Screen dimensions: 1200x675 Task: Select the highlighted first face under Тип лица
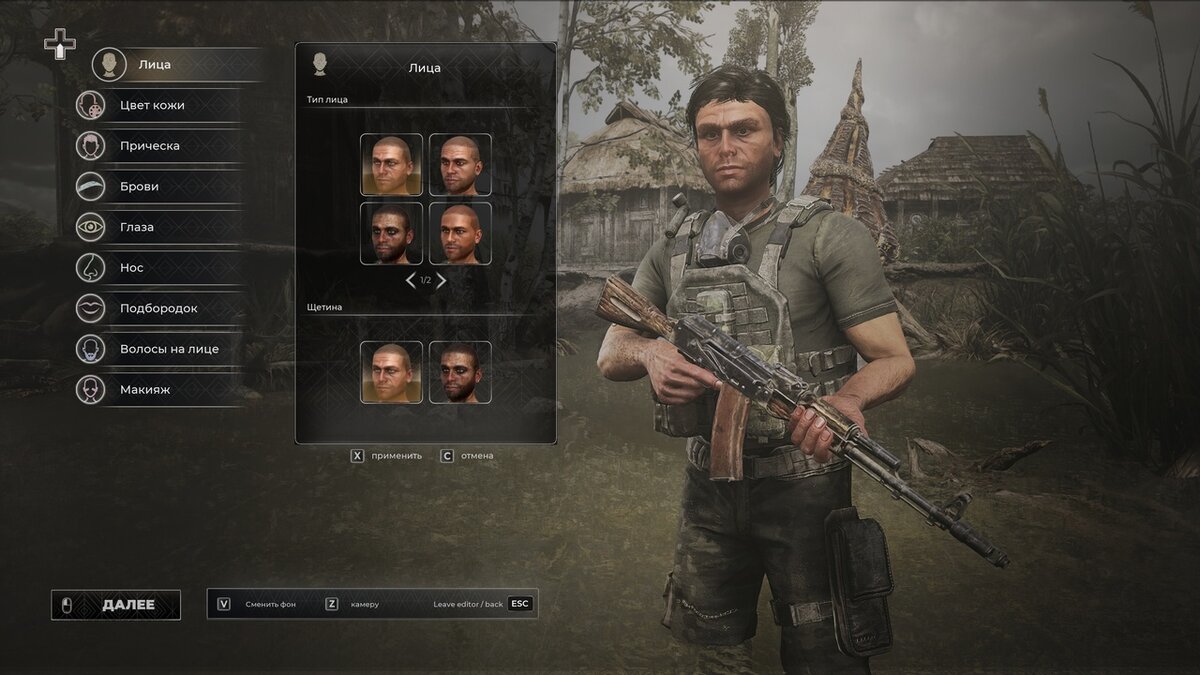point(391,165)
